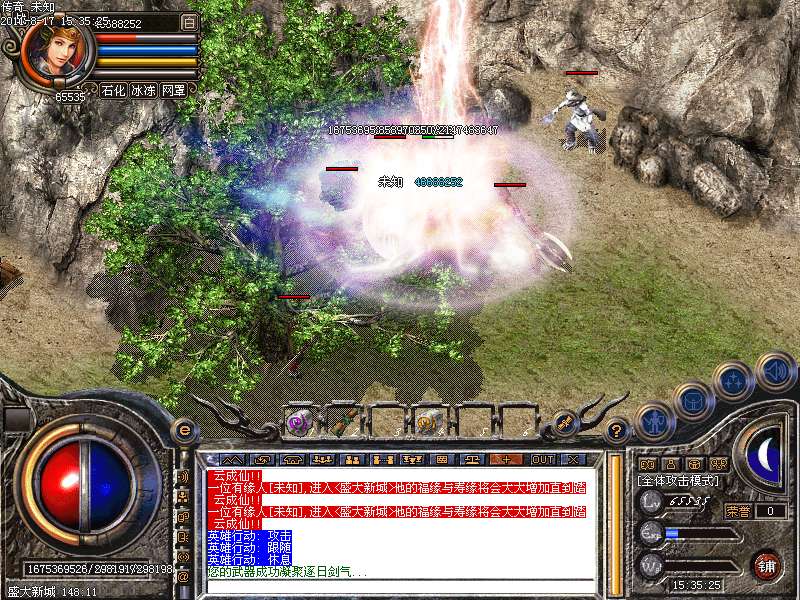Open the four-star skills round button
The width and height of the screenshot is (800, 600).
tap(734, 381)
